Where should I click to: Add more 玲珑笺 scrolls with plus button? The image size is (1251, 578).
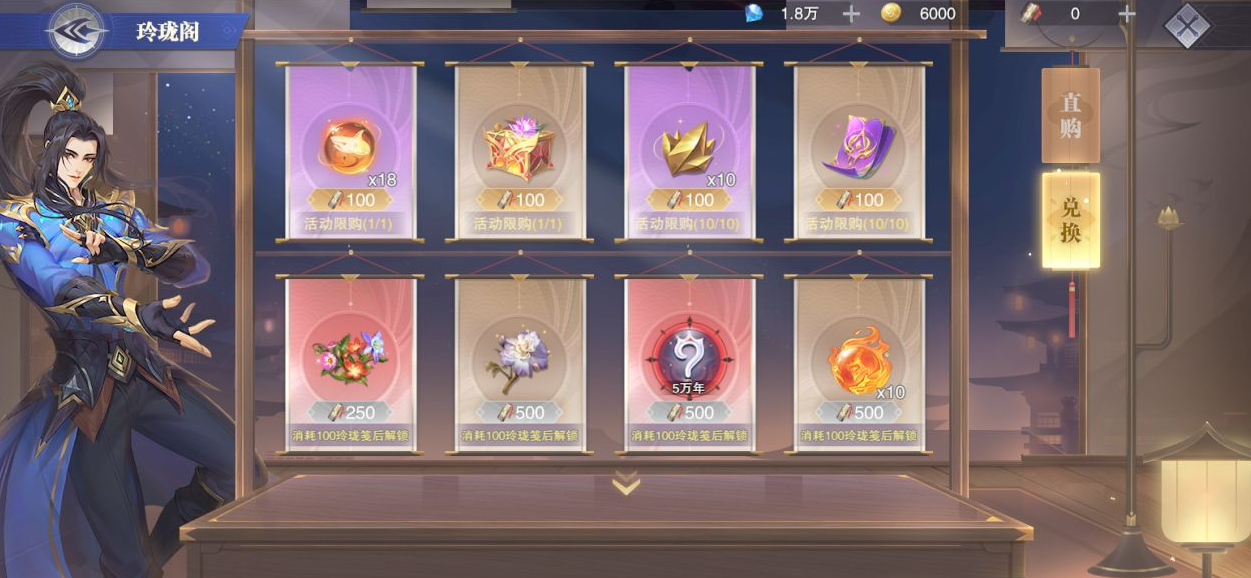click(1126, 14)
